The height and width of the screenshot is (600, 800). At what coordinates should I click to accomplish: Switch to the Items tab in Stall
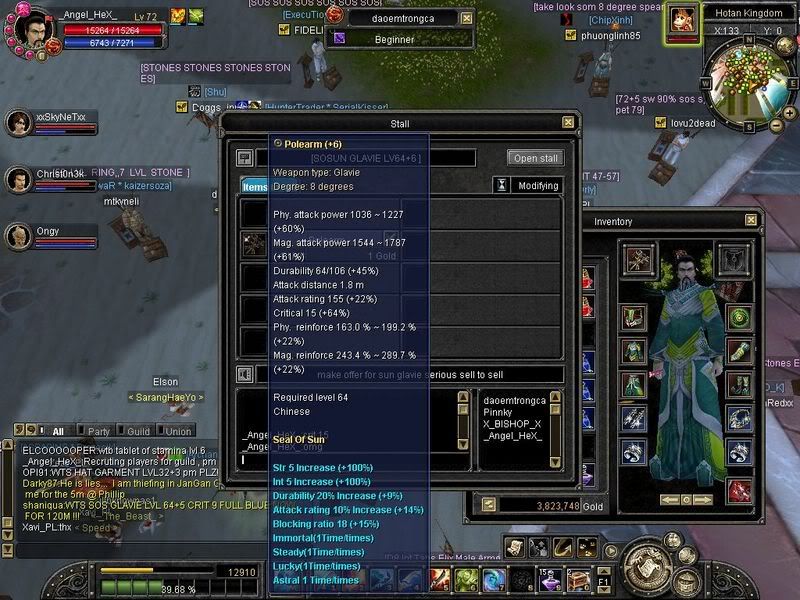tap(255, 186)
